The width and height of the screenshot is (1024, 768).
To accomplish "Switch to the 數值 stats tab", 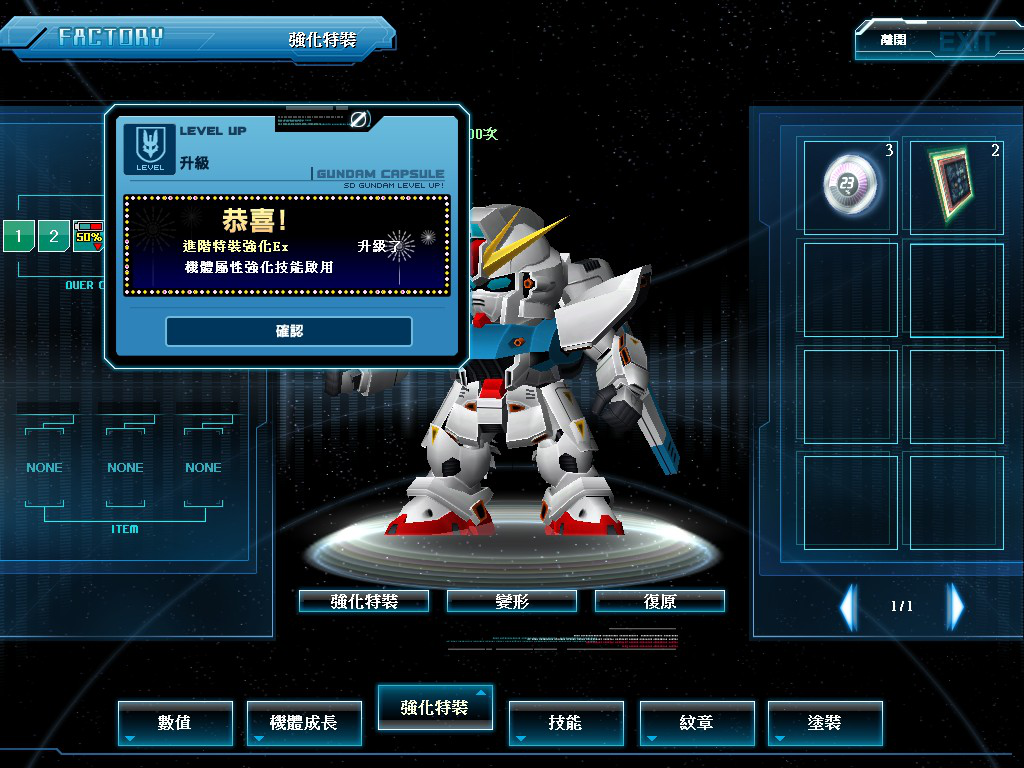I will (x=175, y=722).
